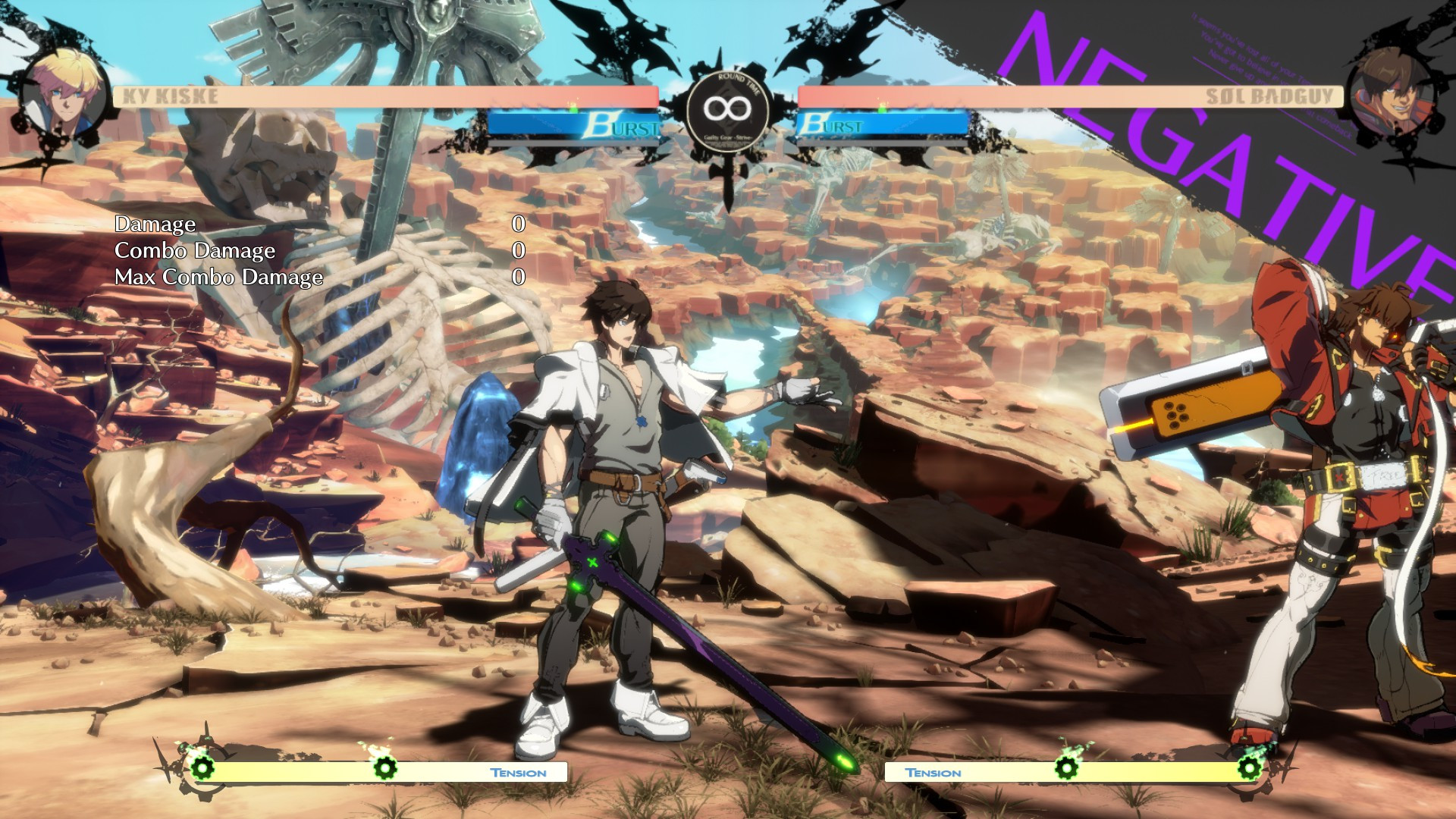1456x819 pixels.
Task: Click Sol Badguy's circular character portrait
Action: 1392,99
